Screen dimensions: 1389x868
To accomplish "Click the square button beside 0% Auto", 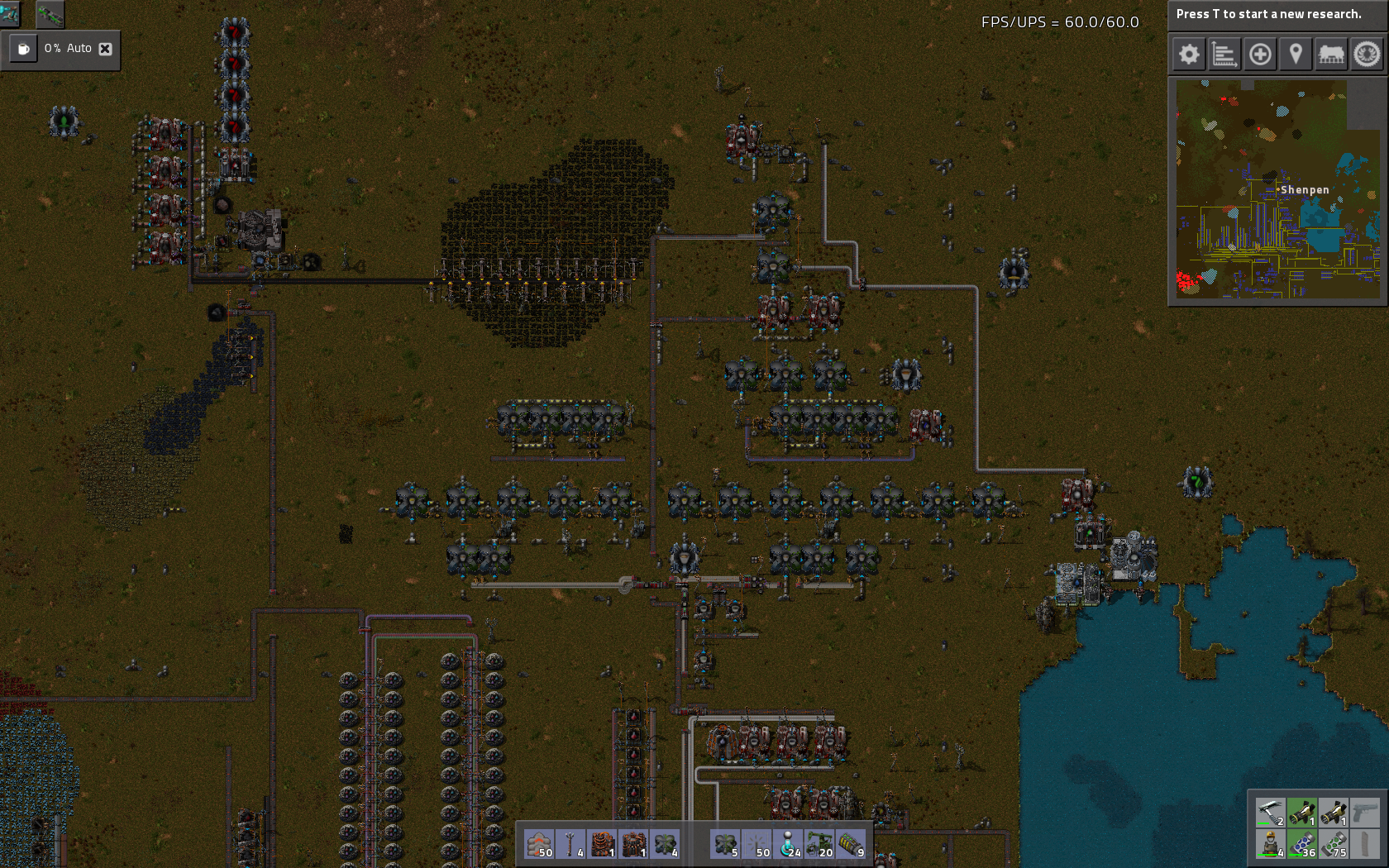I will tap(24, 49).
